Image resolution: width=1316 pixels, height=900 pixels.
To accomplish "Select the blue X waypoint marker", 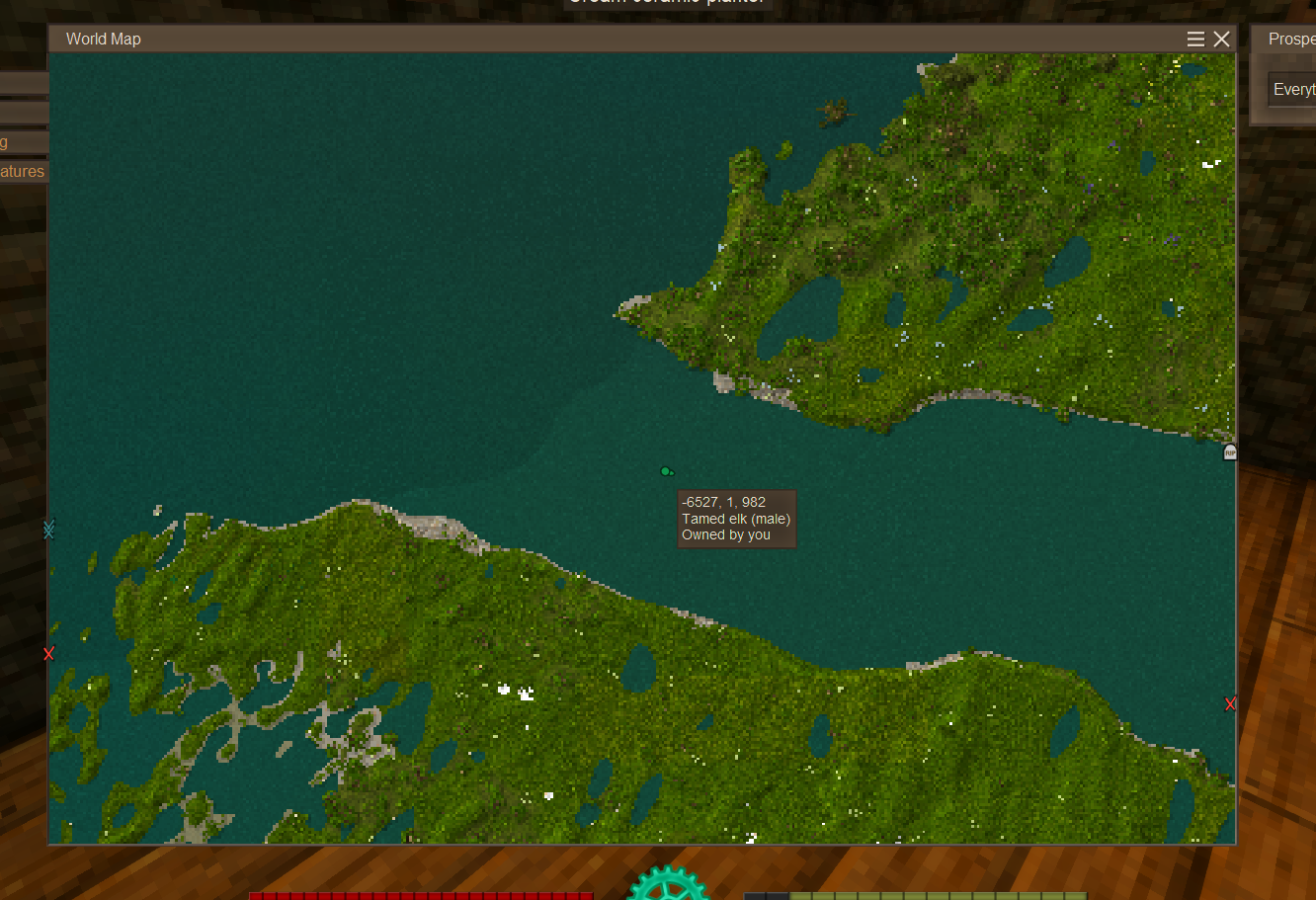I will point(49,531).
